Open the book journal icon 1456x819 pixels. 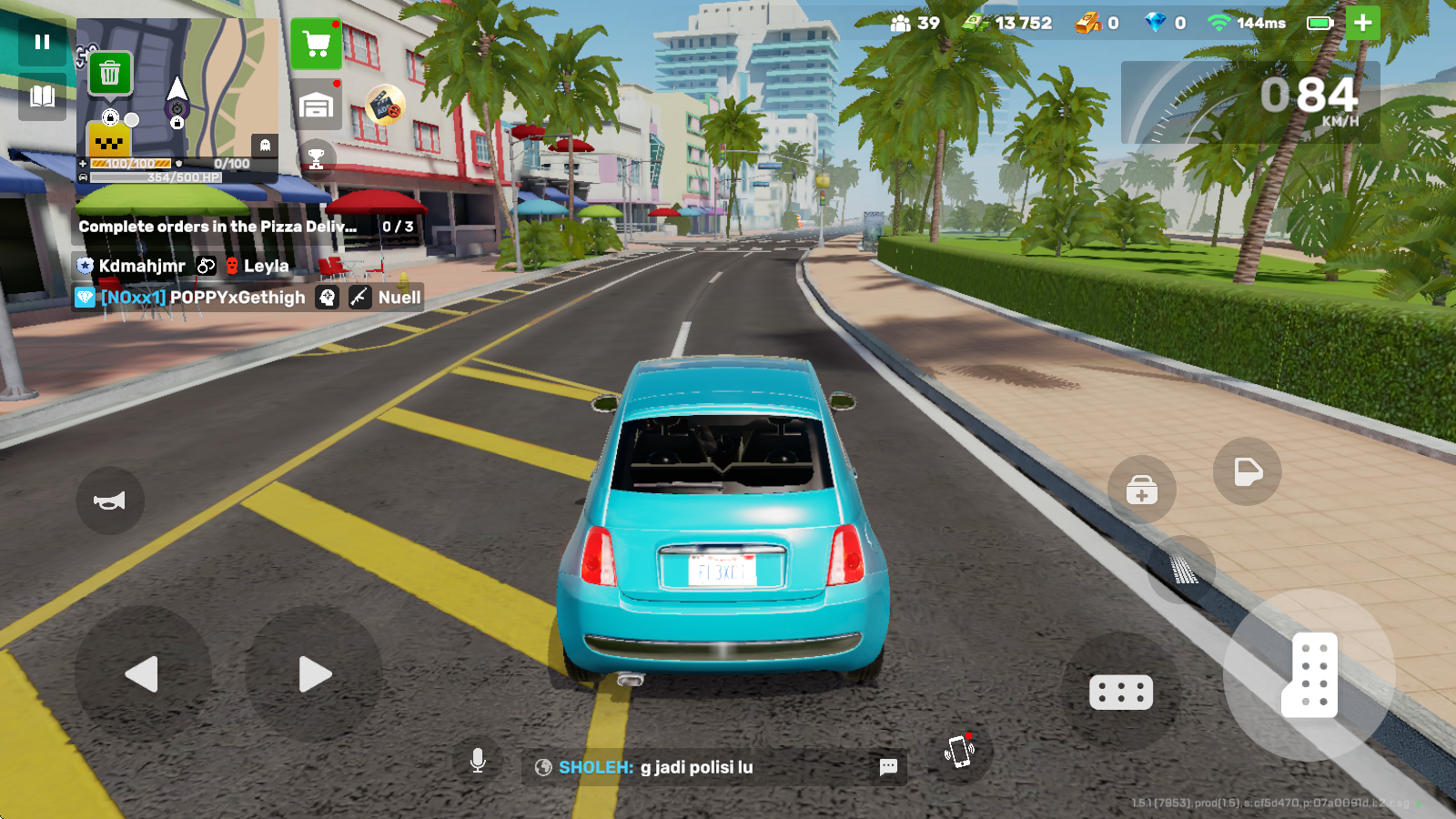point(42,96)
